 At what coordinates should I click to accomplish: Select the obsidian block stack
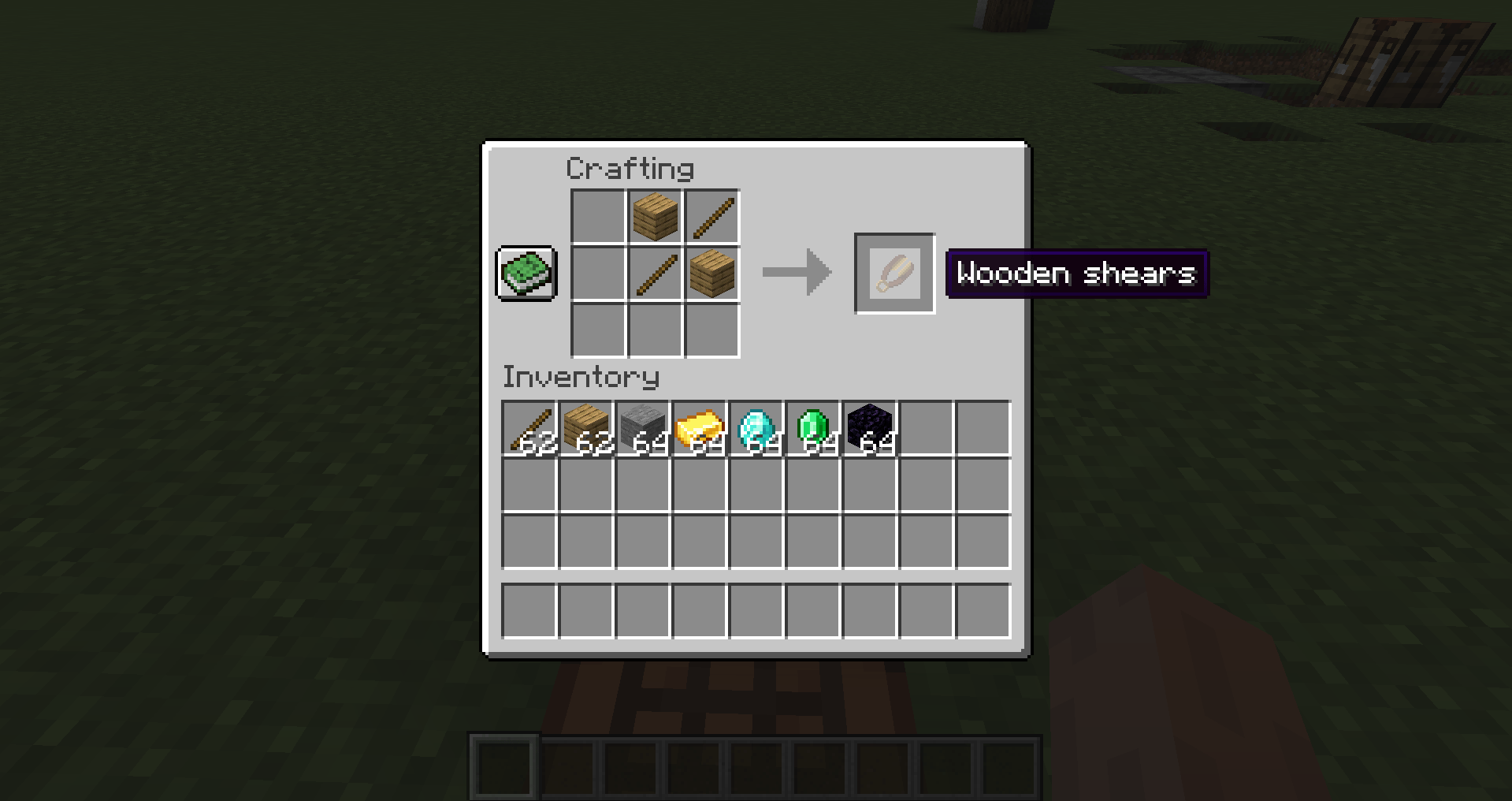pyautogui.click(x=871, y=427)
